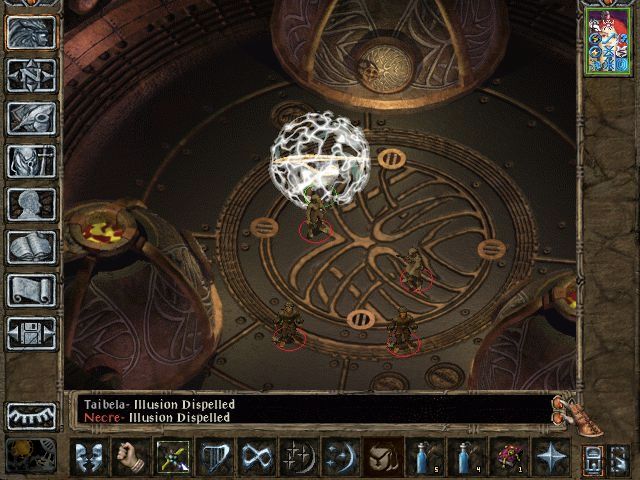Click the Return to Game sidebar button
The image size is (640, 480).
(32, 31)
